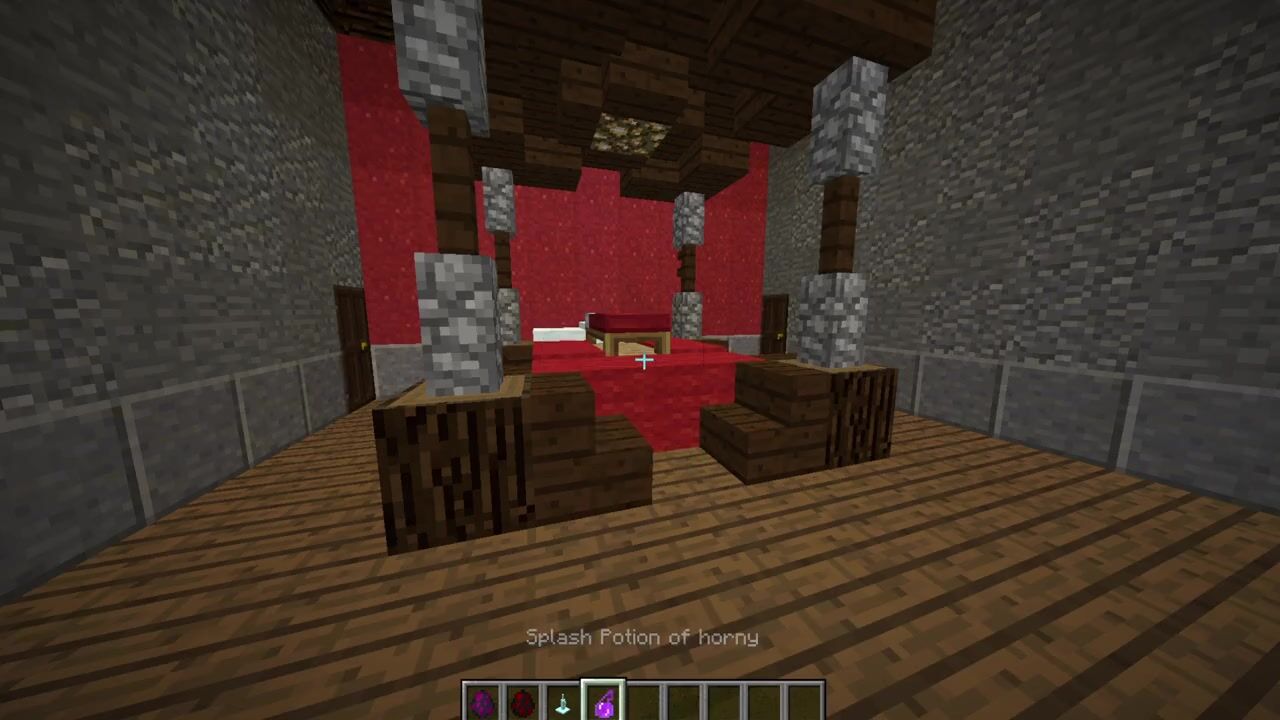
Task: Select the purple splash potion slot
Action: [603, 703]
